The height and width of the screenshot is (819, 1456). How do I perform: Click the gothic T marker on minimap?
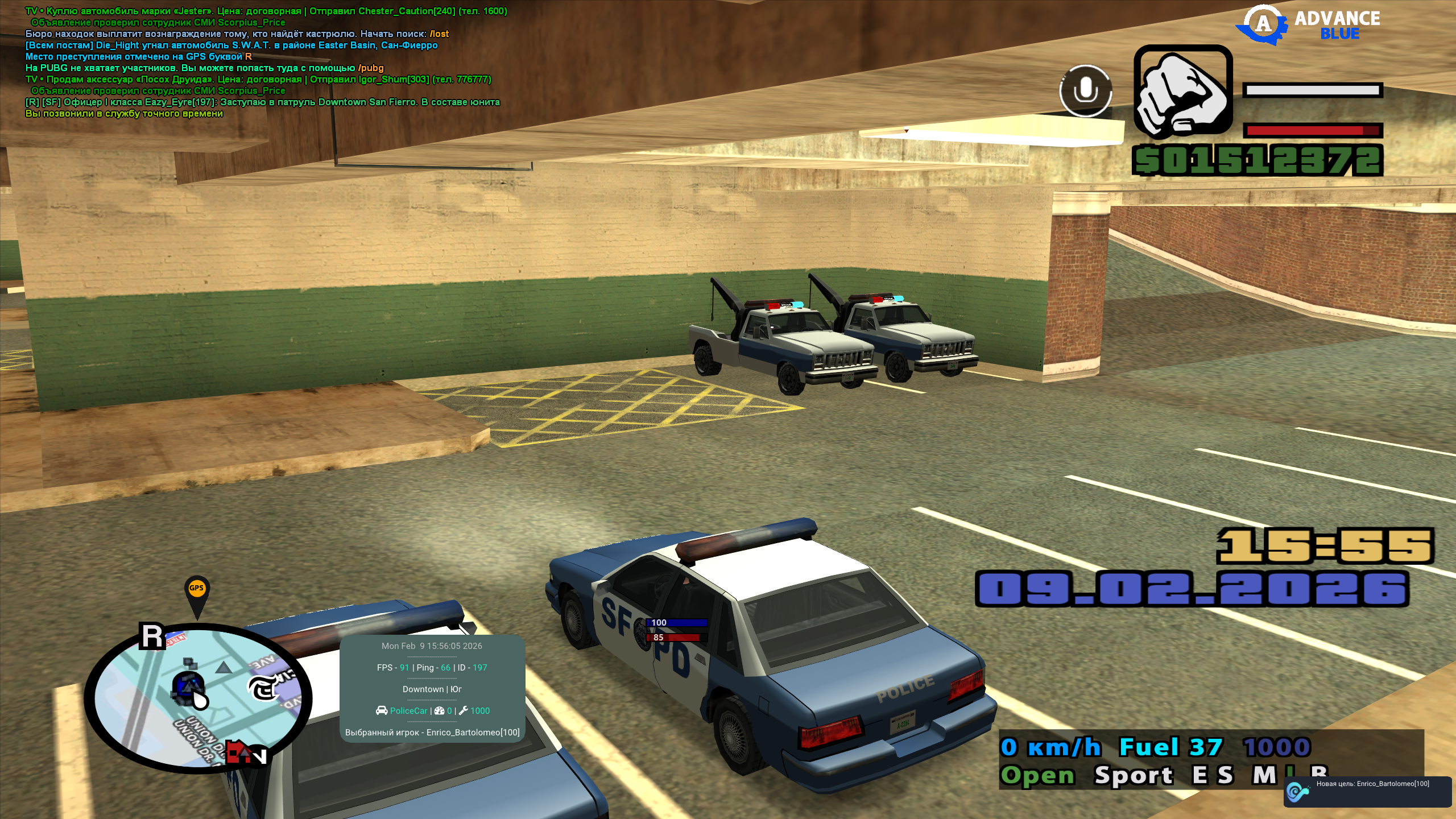pos(263,689)
